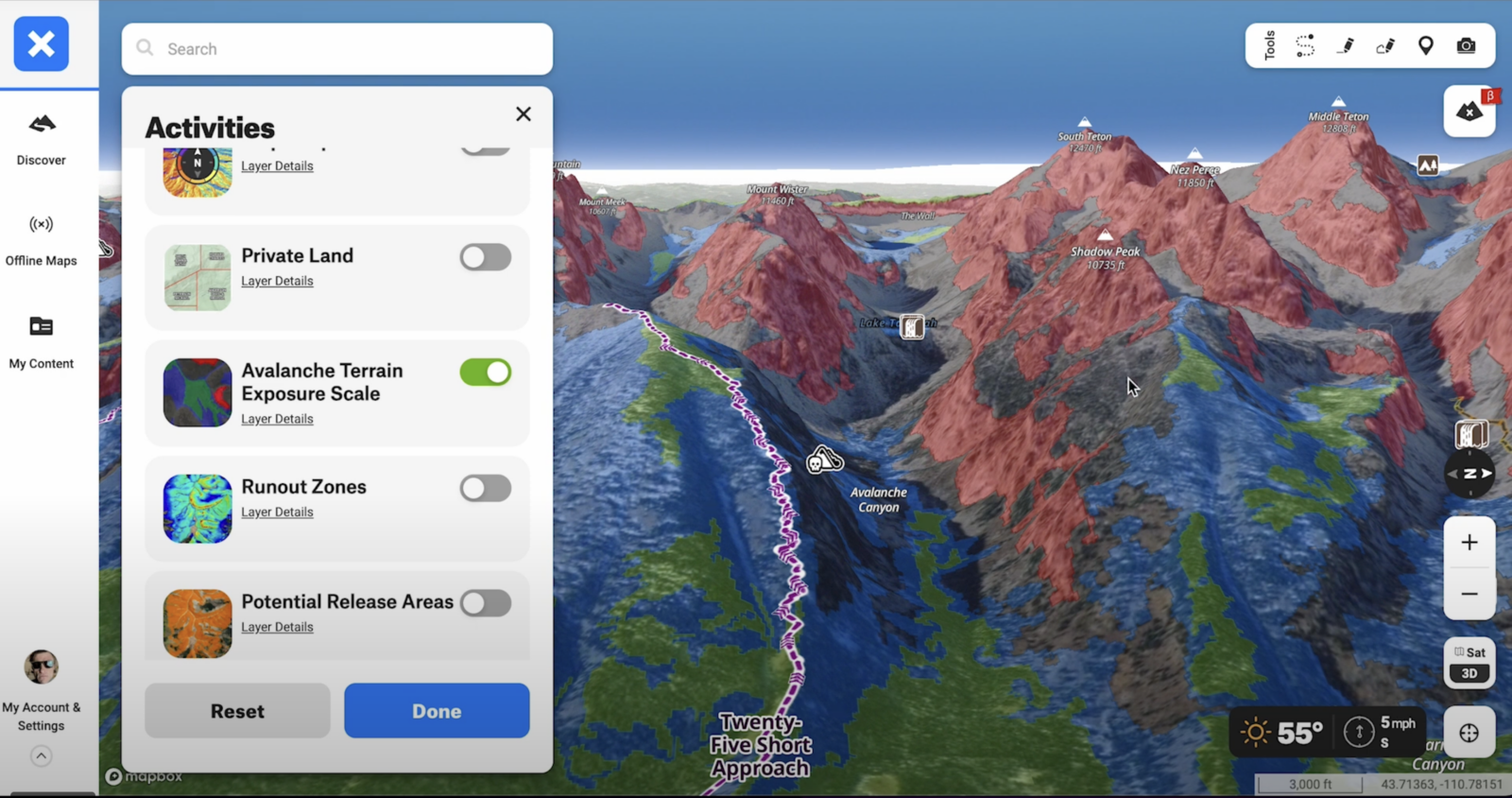
Task: Center map on my location
Action: (1469, 733)
